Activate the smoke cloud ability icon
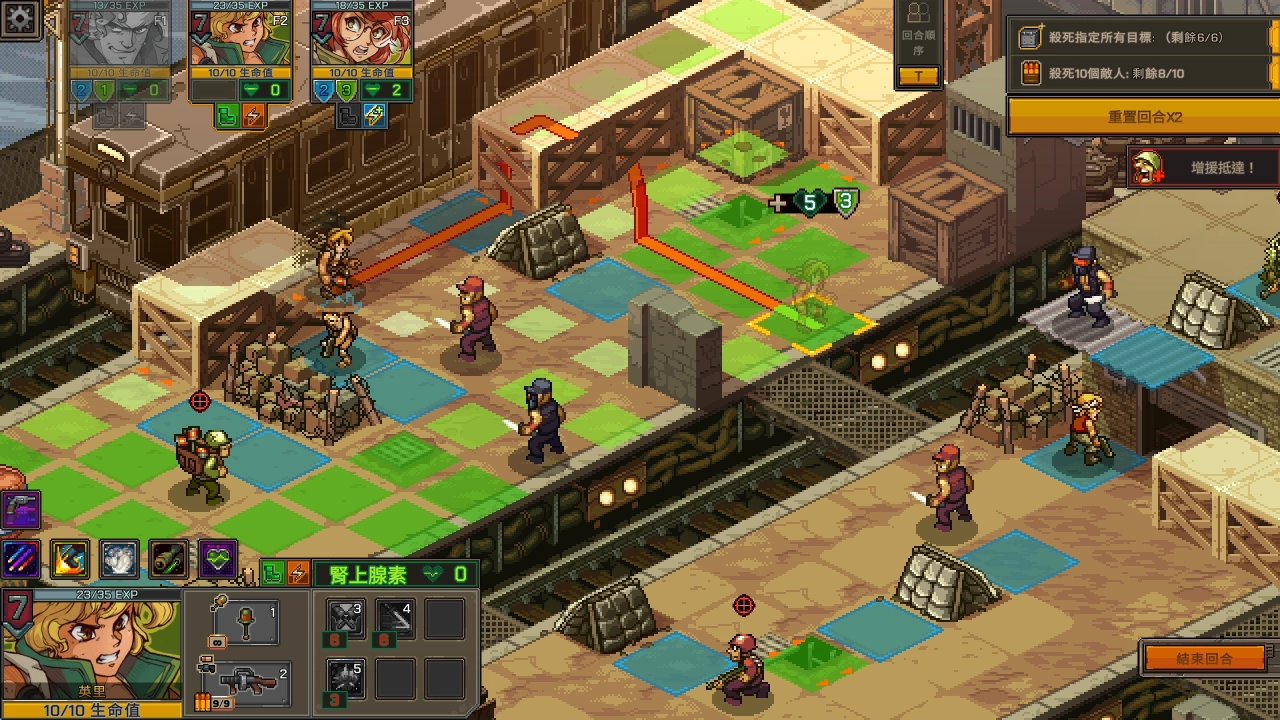 [x=120, y=560]
